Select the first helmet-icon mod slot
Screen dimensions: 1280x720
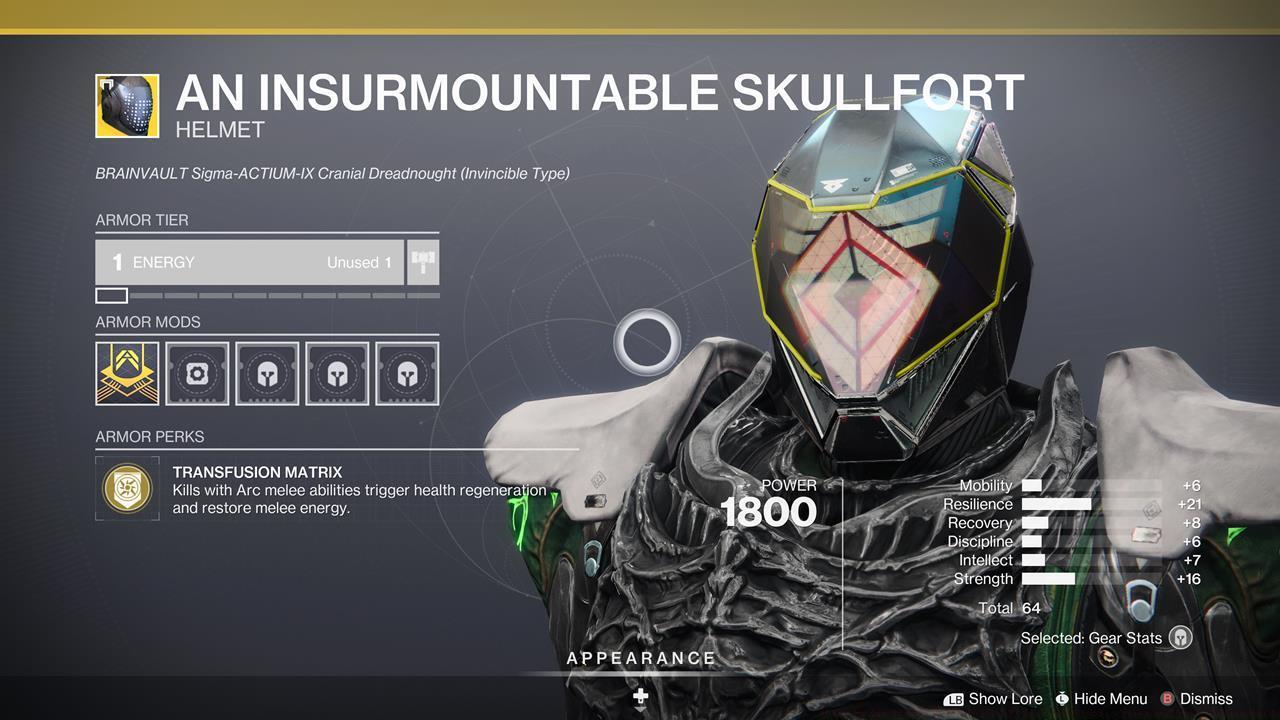pyautogui.click(x=268, y=373)
